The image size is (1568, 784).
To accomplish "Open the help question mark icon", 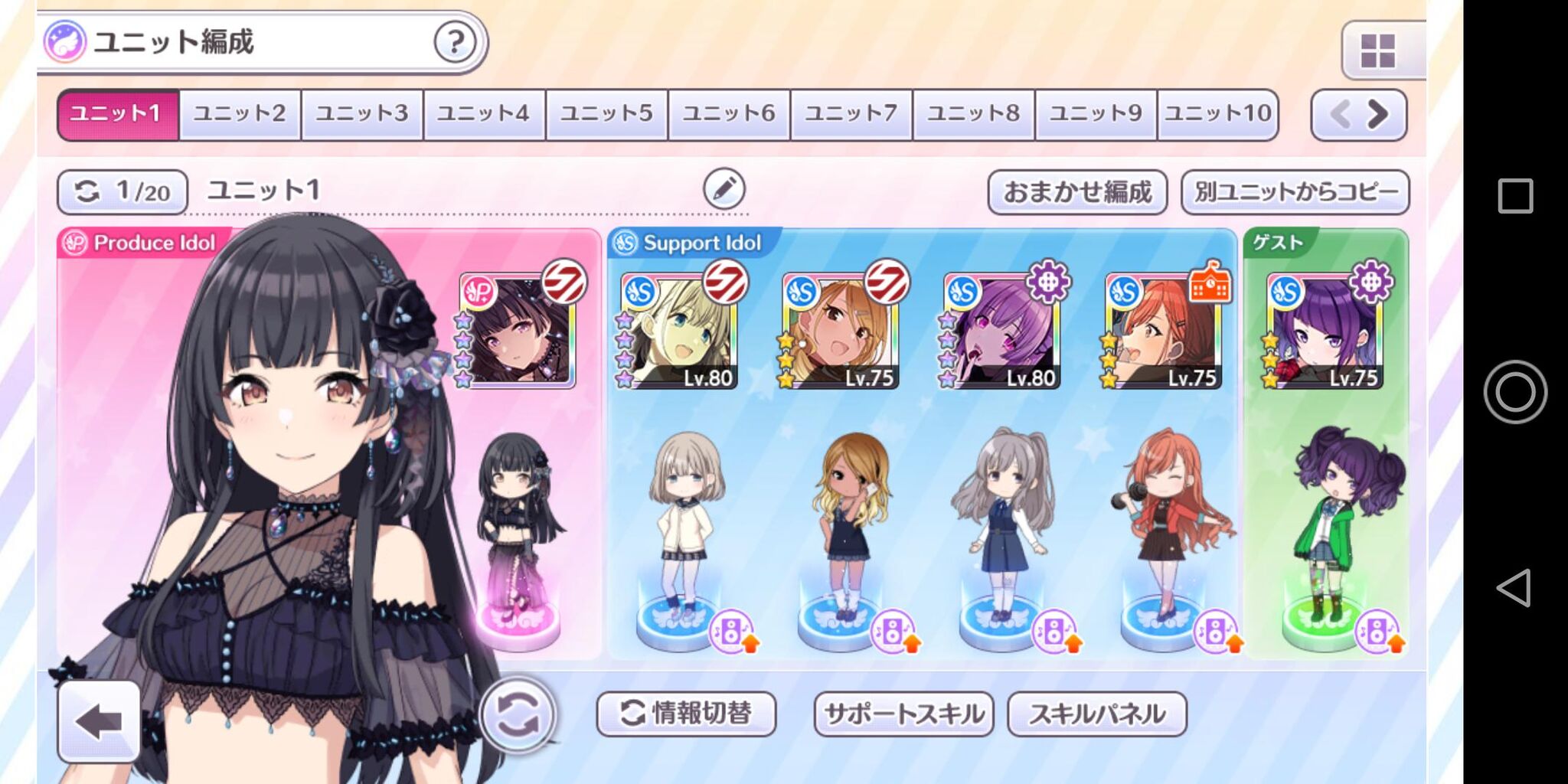I will coord(455,44).
